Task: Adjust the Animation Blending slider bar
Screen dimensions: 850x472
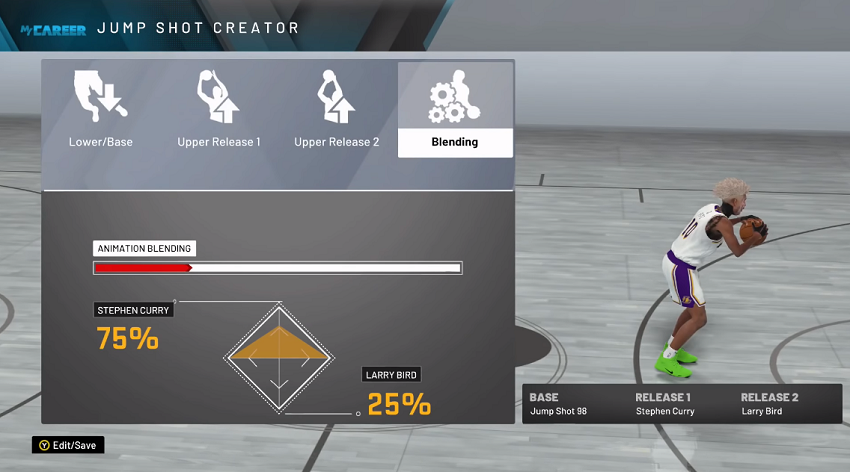Action: pos(277,268)
